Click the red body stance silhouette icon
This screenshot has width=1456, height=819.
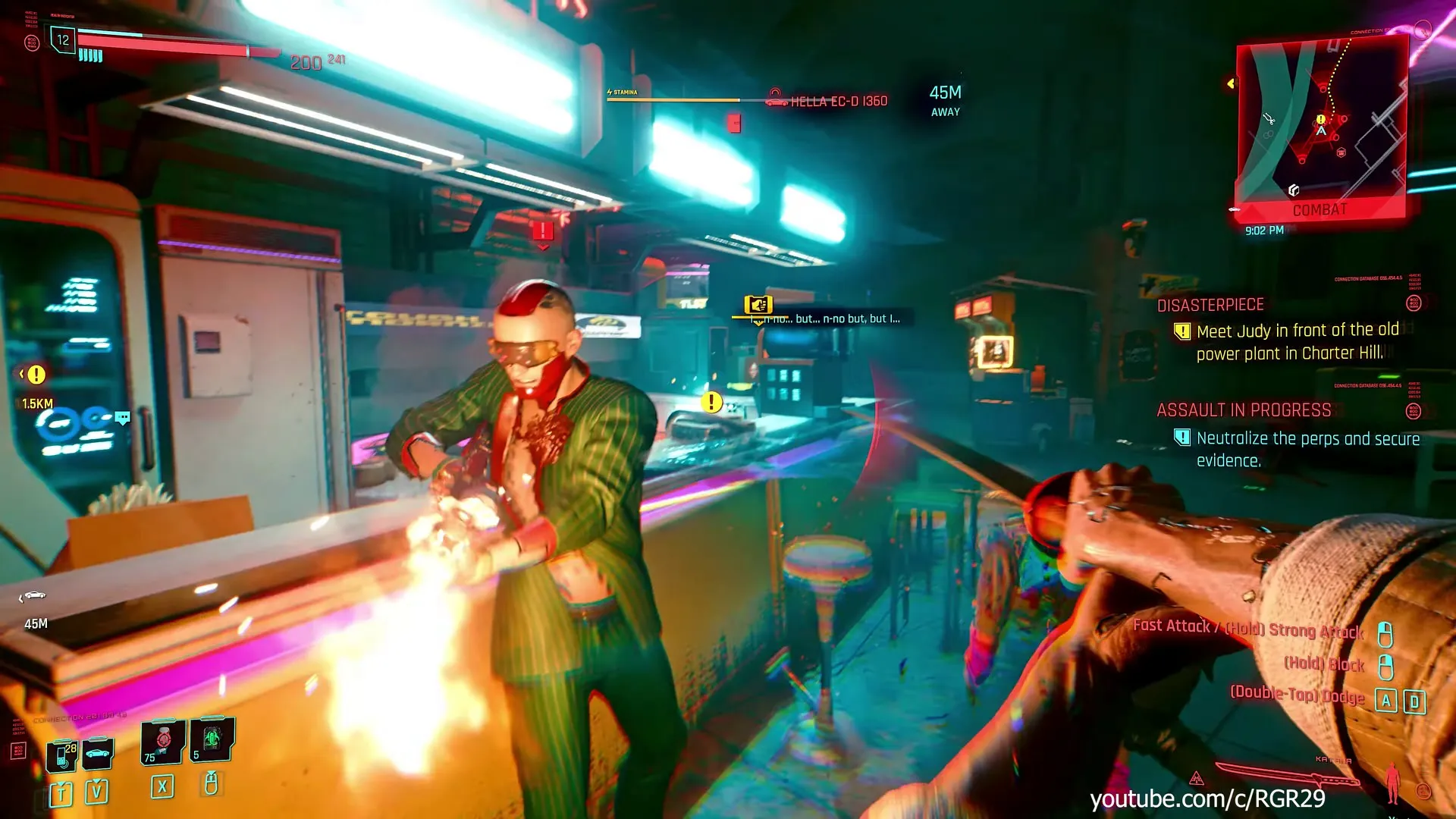(1392, 781)
